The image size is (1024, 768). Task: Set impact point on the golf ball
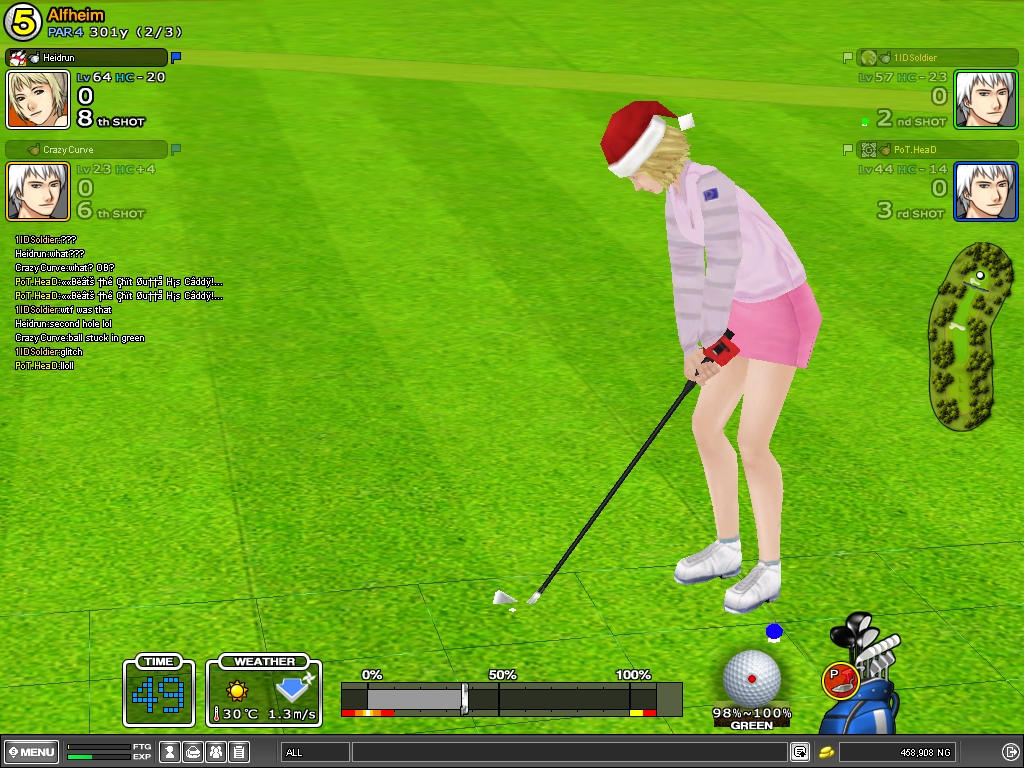(x=751, y=677)
